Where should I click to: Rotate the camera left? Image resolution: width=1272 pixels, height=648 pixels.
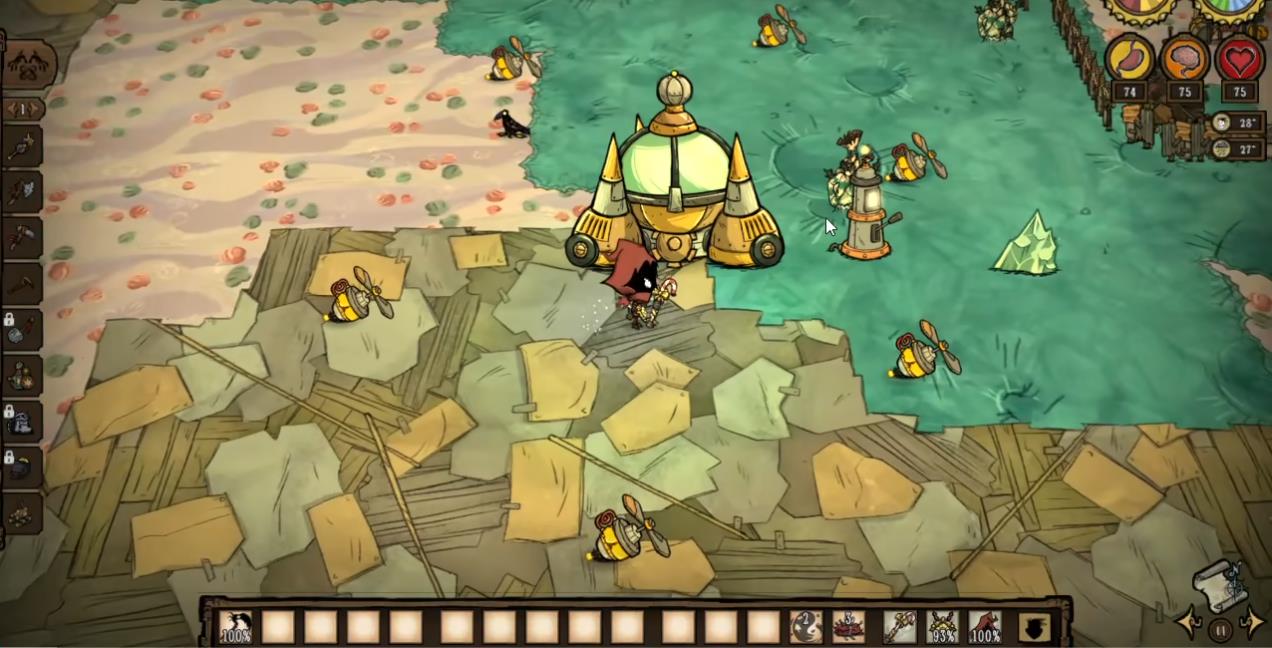(x=1189, y=623)
